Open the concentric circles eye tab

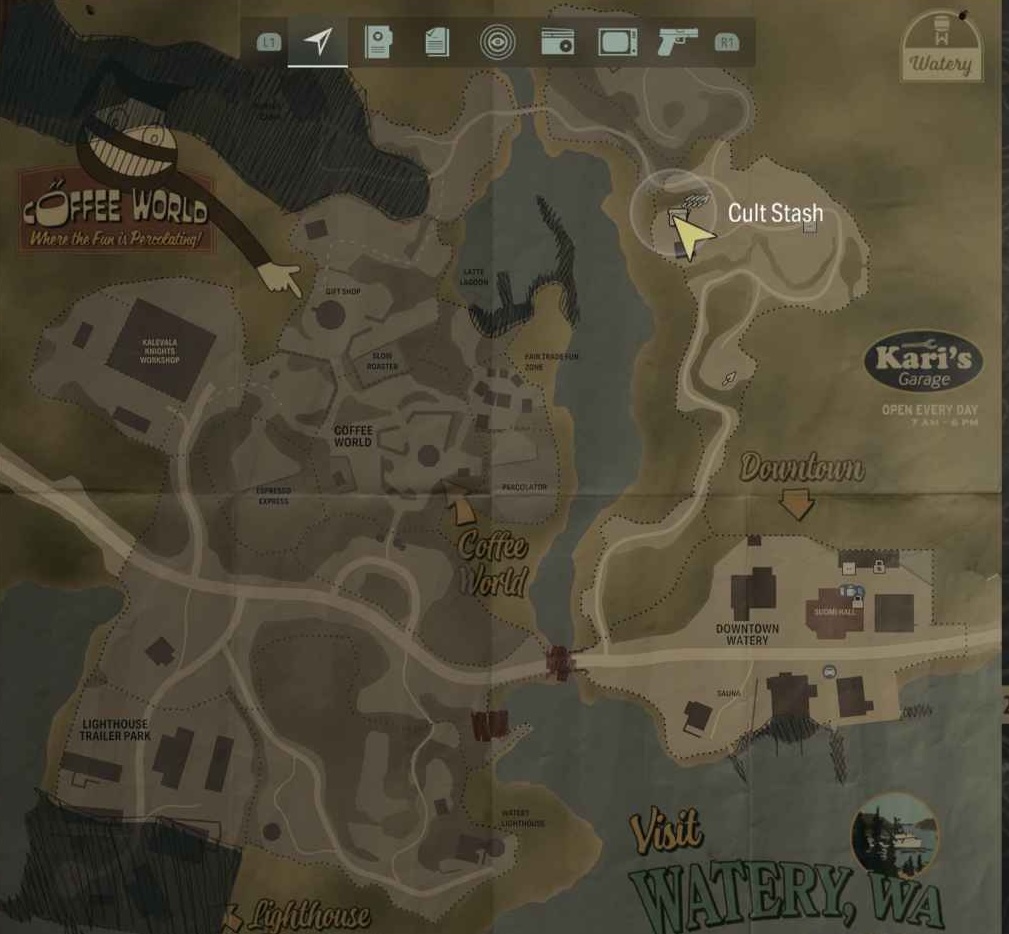coord(495,42)
